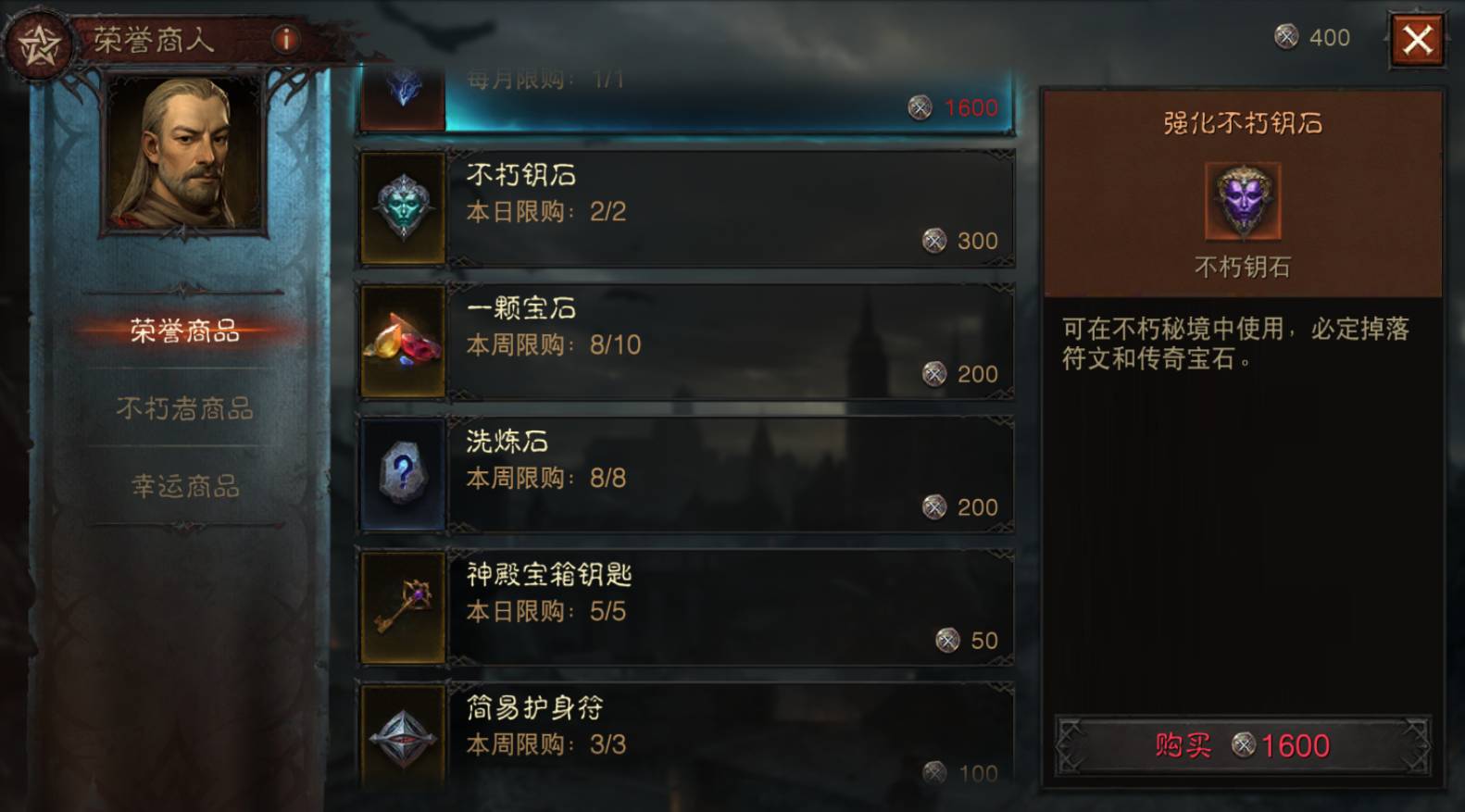Click the 不朽钥石 preview icon in detail panel
1465x812 pixels.
pos(1242,202)
